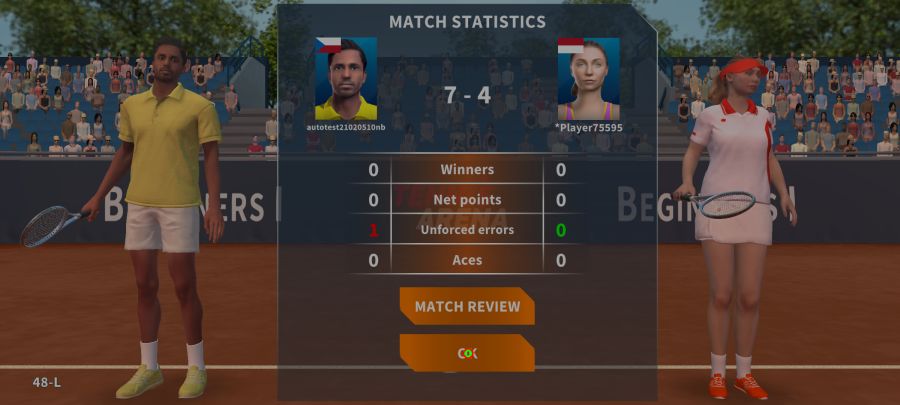Select Player75595 portrait

pos(588,79)
